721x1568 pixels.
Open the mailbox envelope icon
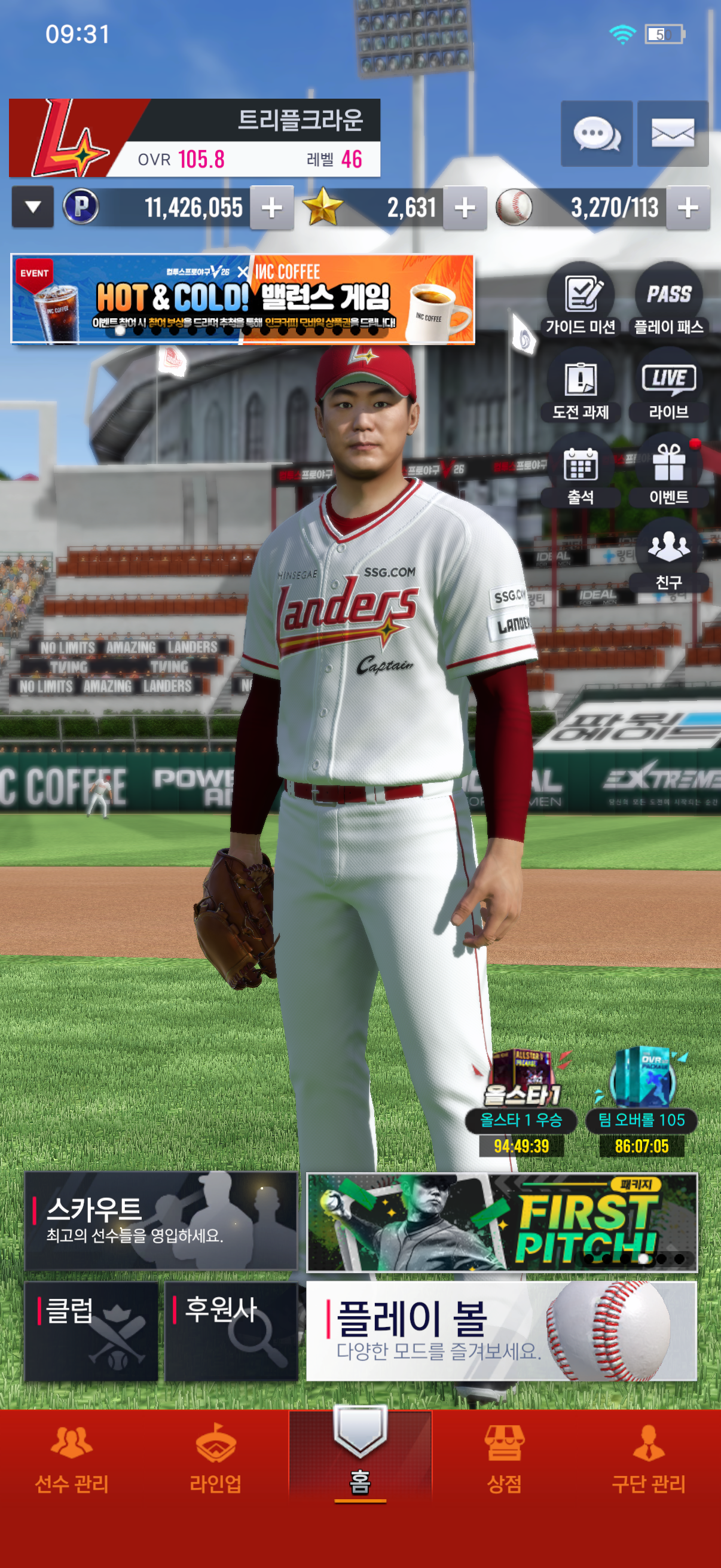pyautogui.click(x=673, y=133)
